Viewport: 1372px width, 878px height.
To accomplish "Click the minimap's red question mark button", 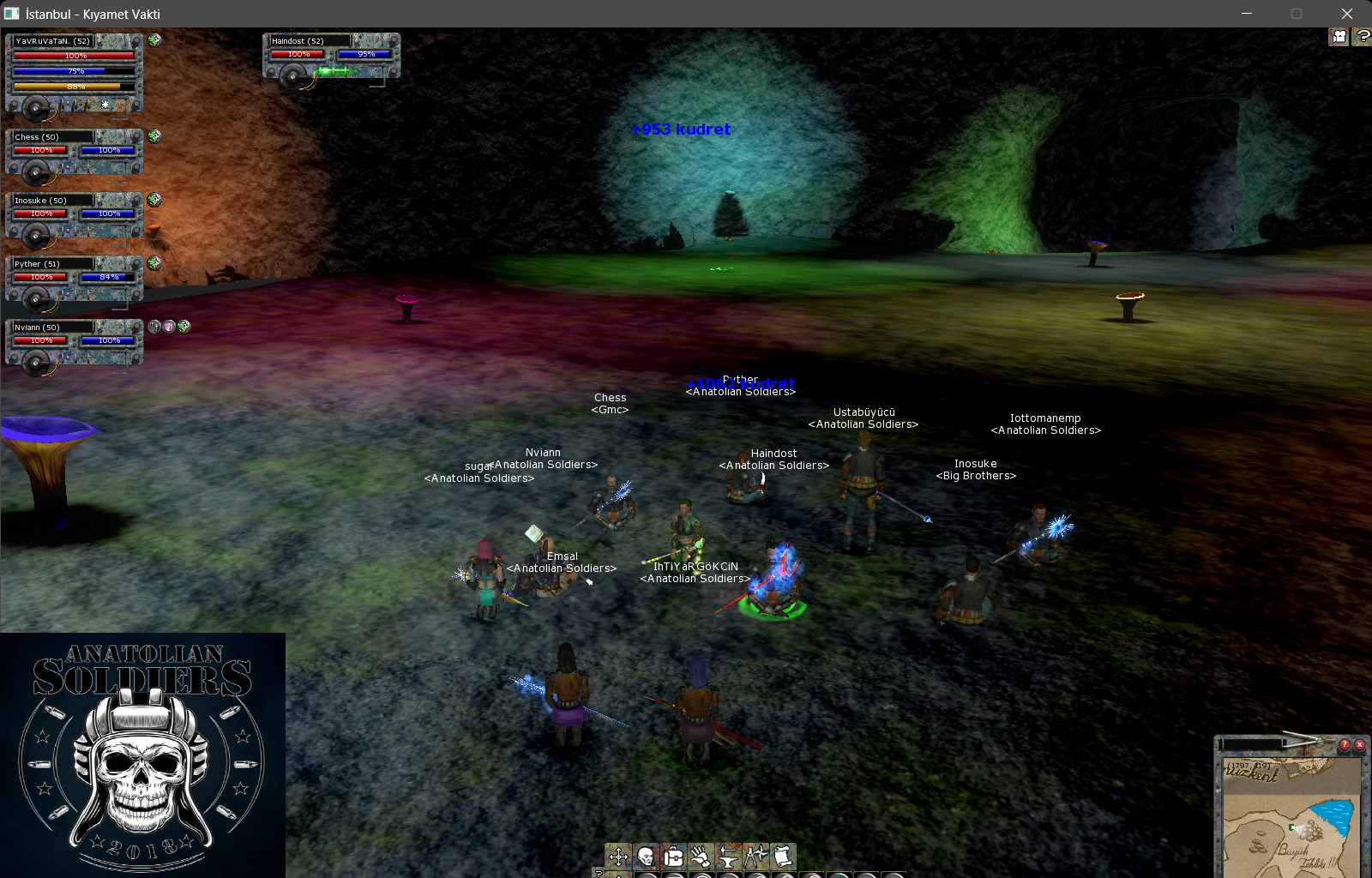I will (x=1345, y=744).
